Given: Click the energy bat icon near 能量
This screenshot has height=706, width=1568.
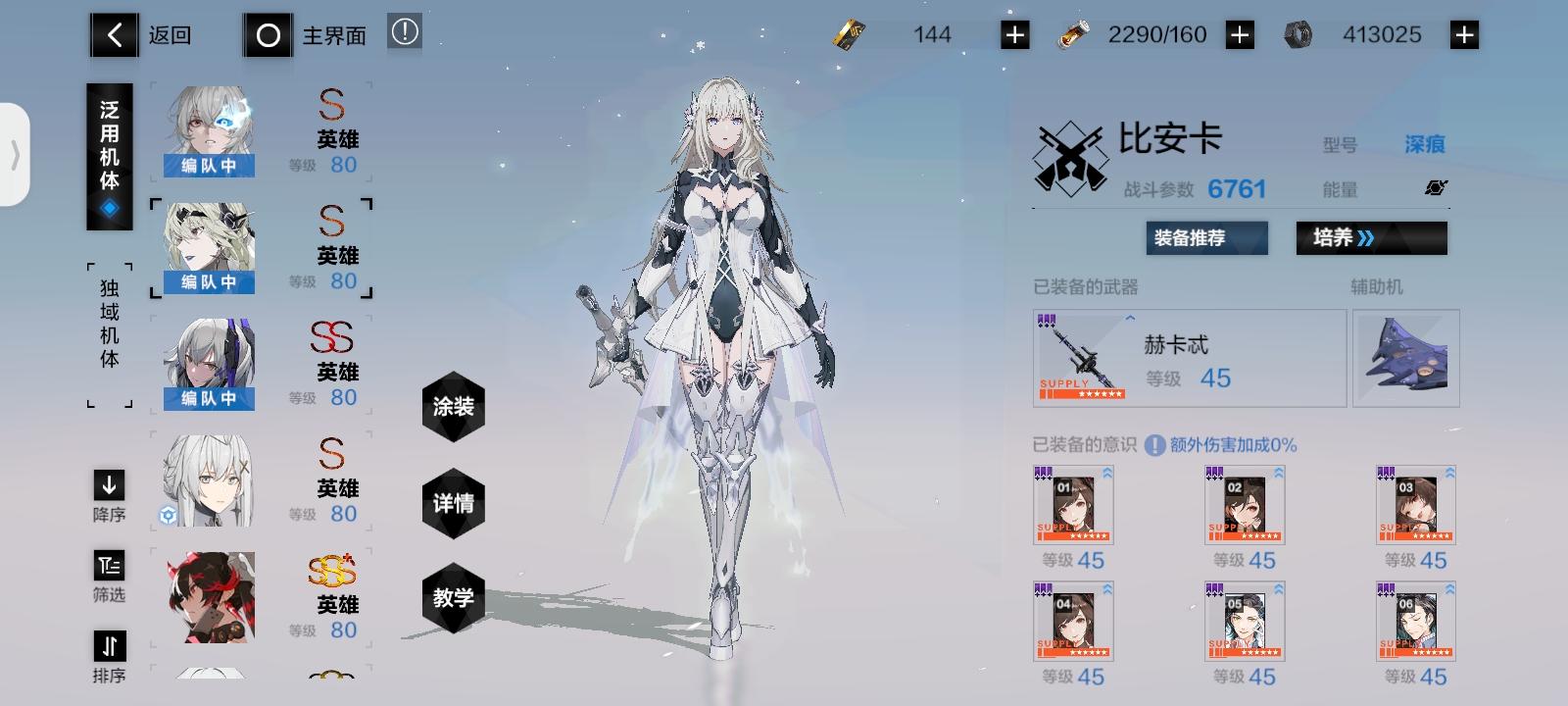Looking at the screenshot, I should [1437, 187].
